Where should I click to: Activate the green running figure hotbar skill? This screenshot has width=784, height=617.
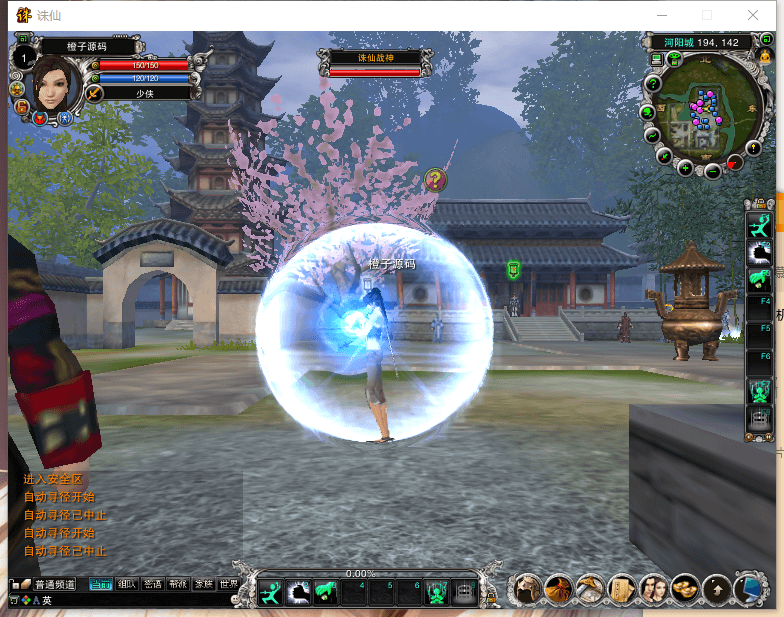coord(271,593)
